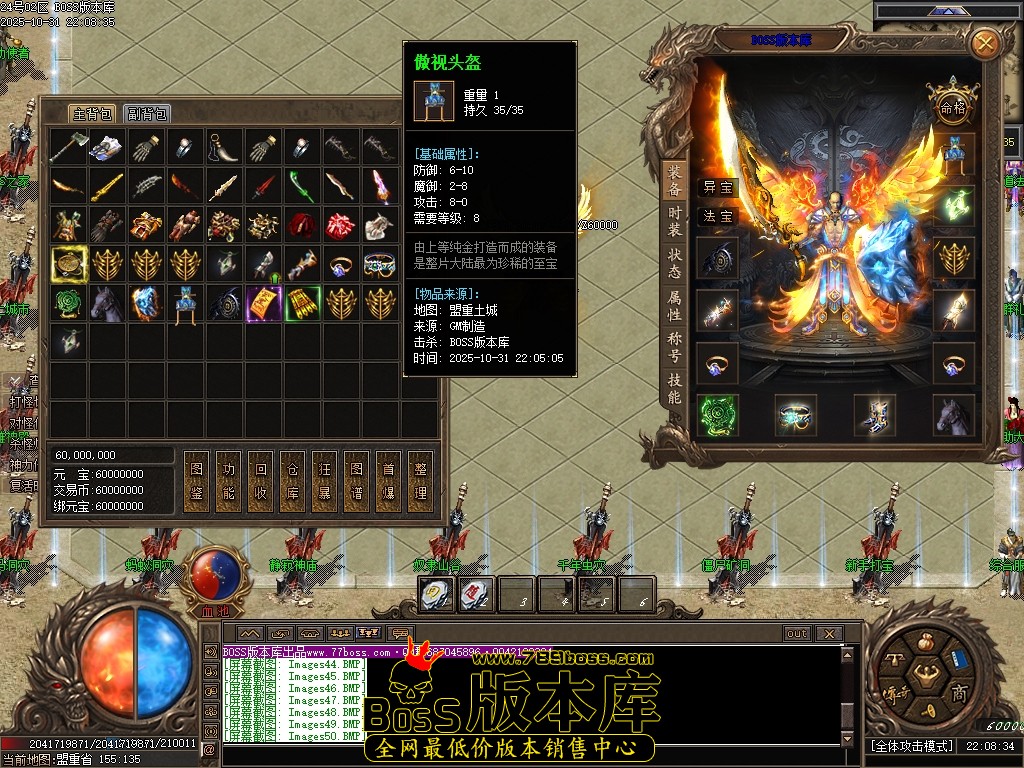Viewport: 1024px width, 768px height.
Task: Show the 称号 titles tab
Action: (x=675, y=347)
